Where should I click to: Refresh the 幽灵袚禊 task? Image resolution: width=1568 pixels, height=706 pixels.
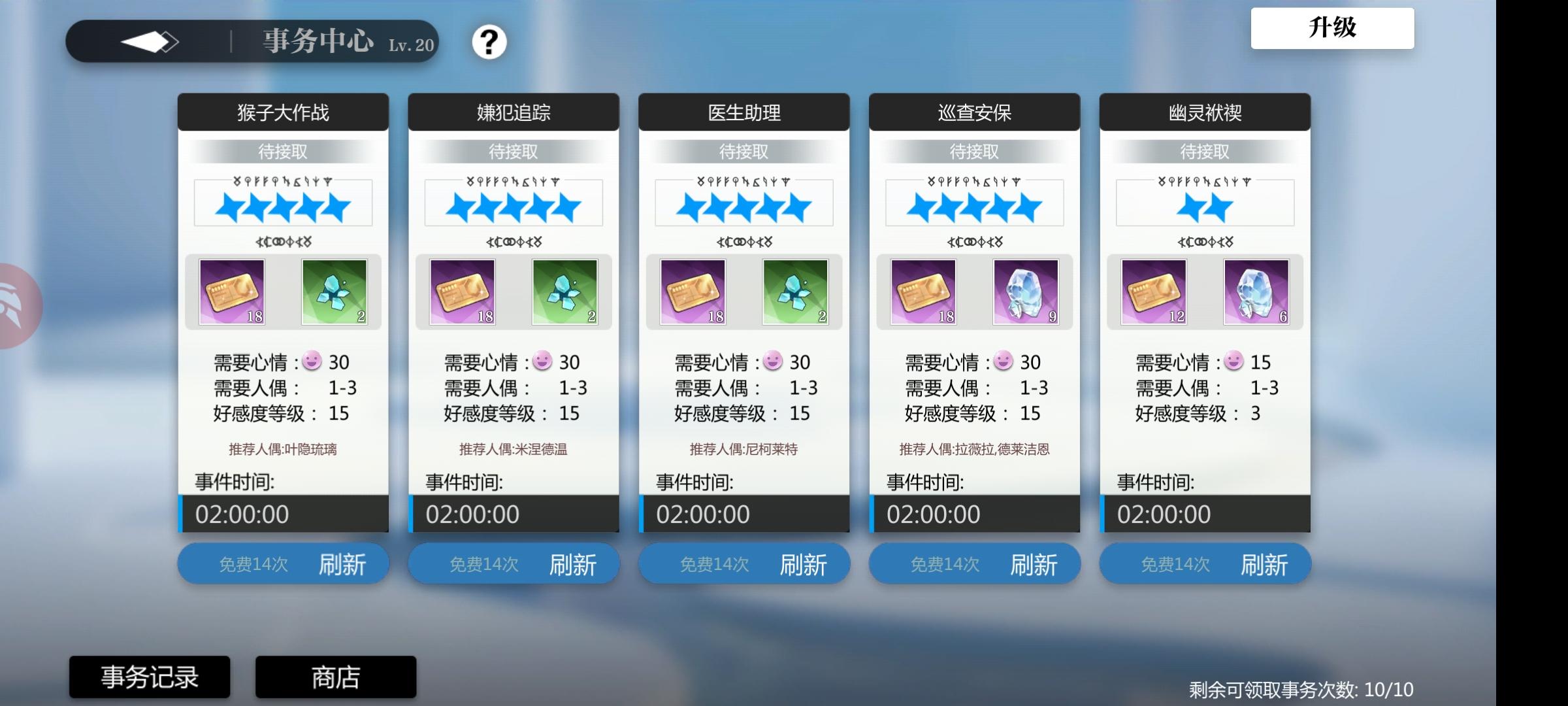coord(1205,563)
